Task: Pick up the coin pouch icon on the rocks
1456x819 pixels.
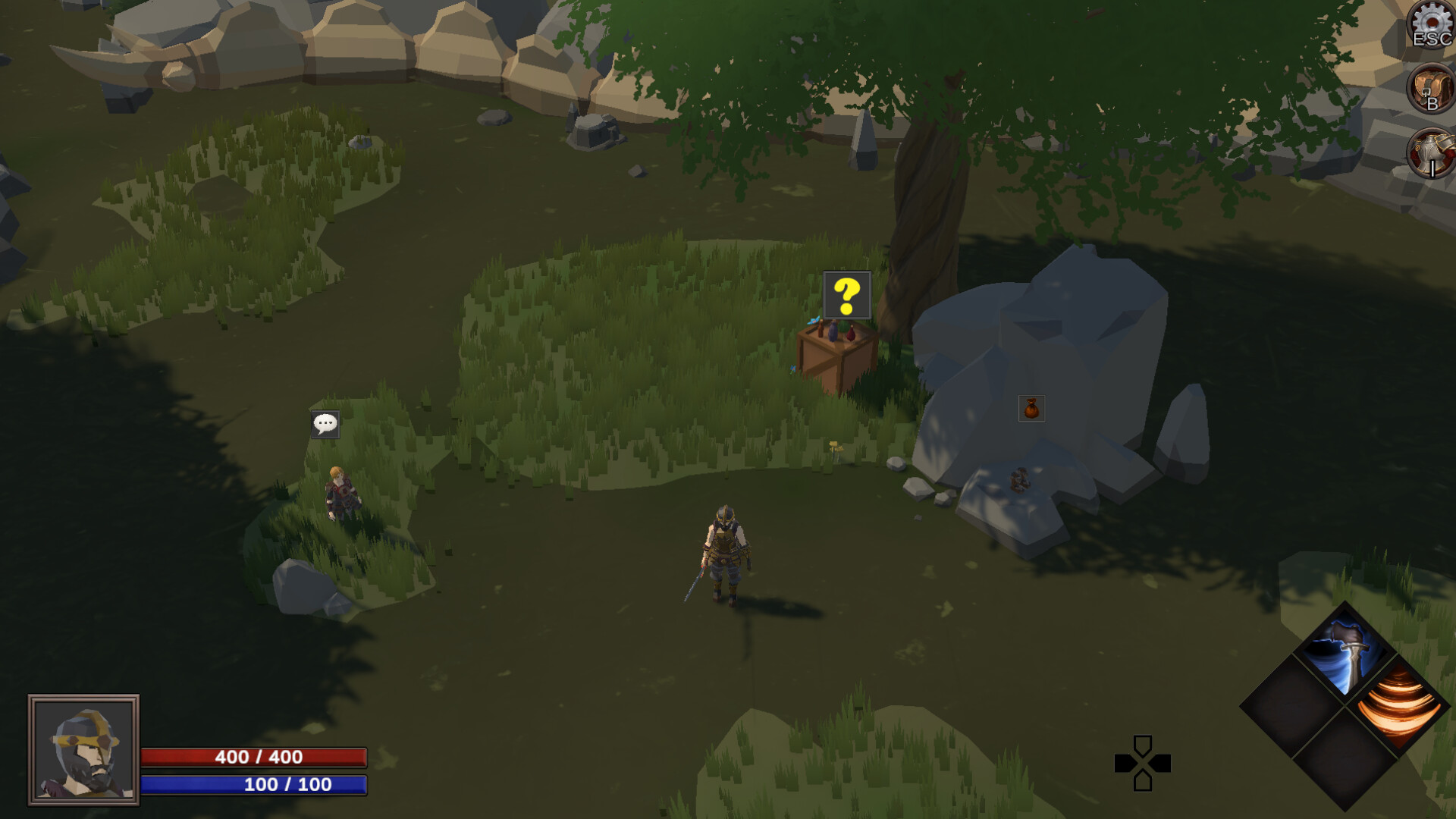Action: point(1032,409)
